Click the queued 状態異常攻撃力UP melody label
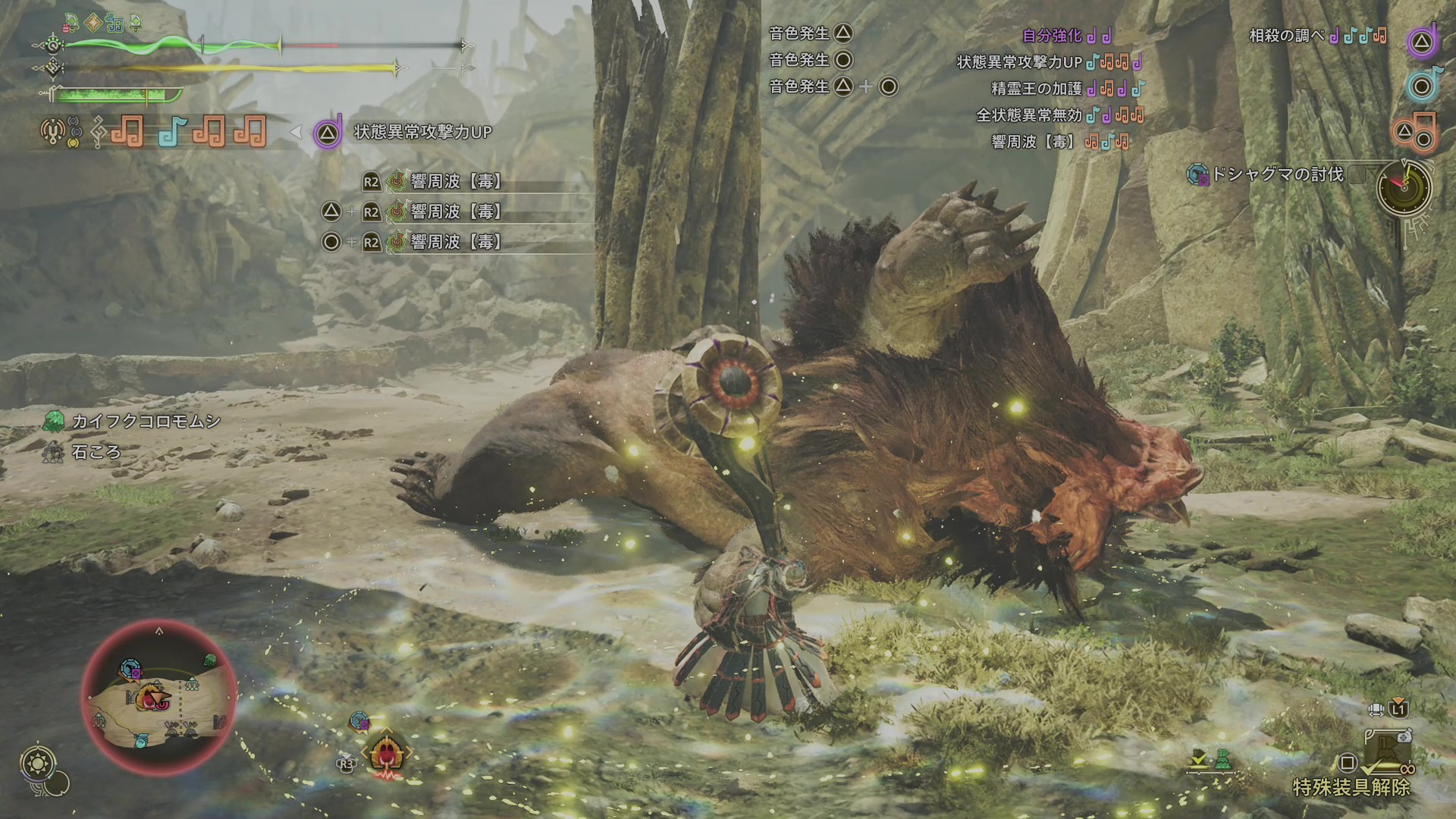 422,132
